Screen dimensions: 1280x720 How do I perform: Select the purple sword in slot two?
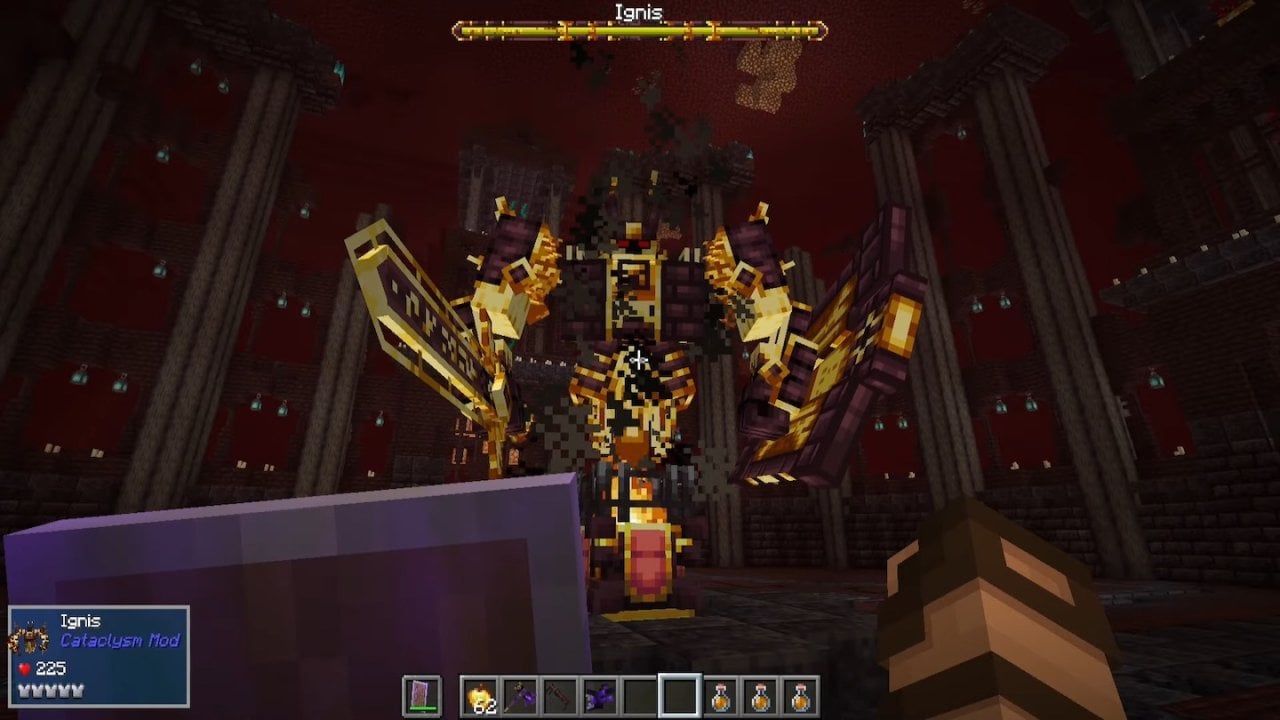click(519, 694)
